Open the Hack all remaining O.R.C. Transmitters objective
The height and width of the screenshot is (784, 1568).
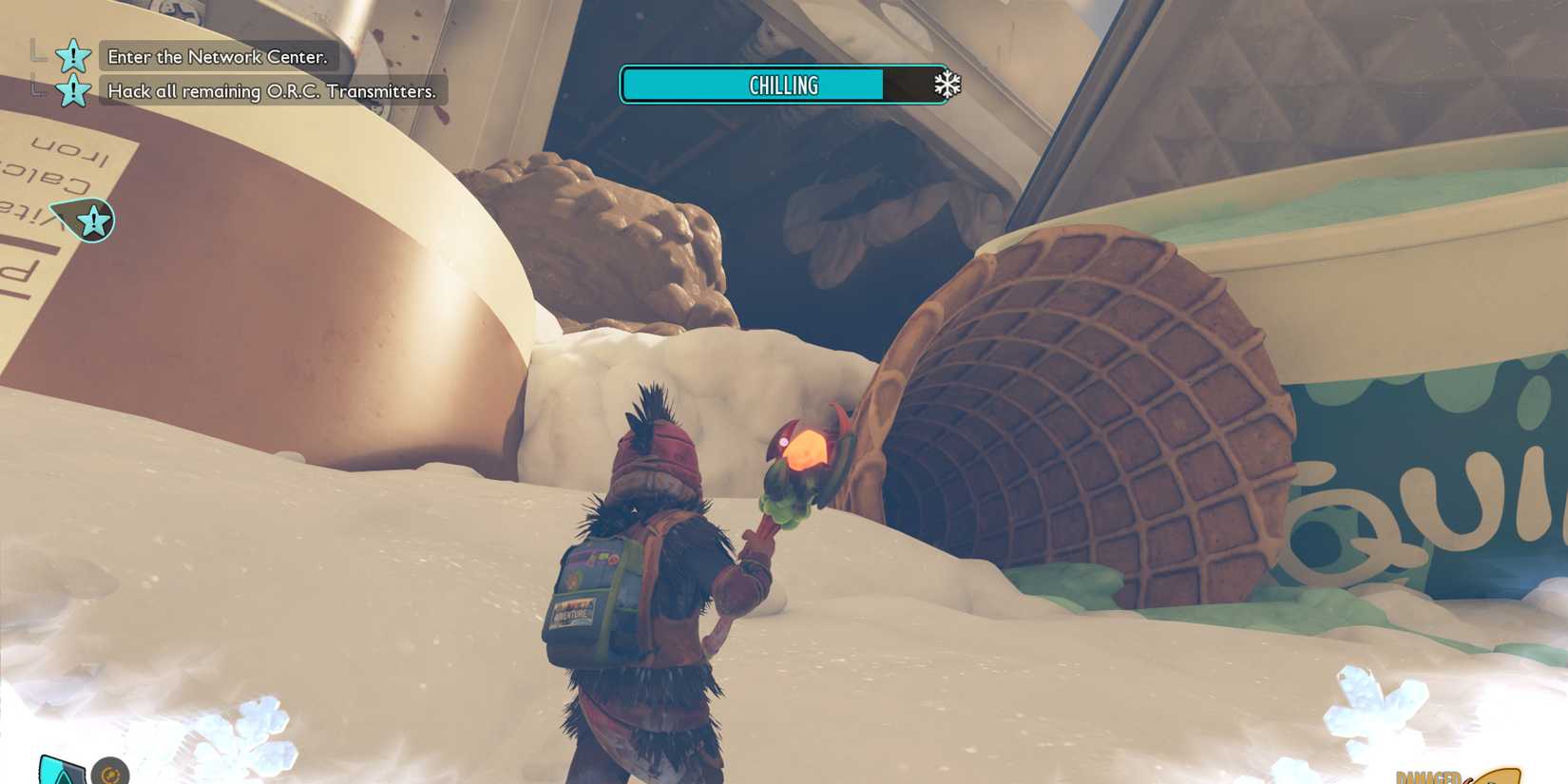coord(271,91)
